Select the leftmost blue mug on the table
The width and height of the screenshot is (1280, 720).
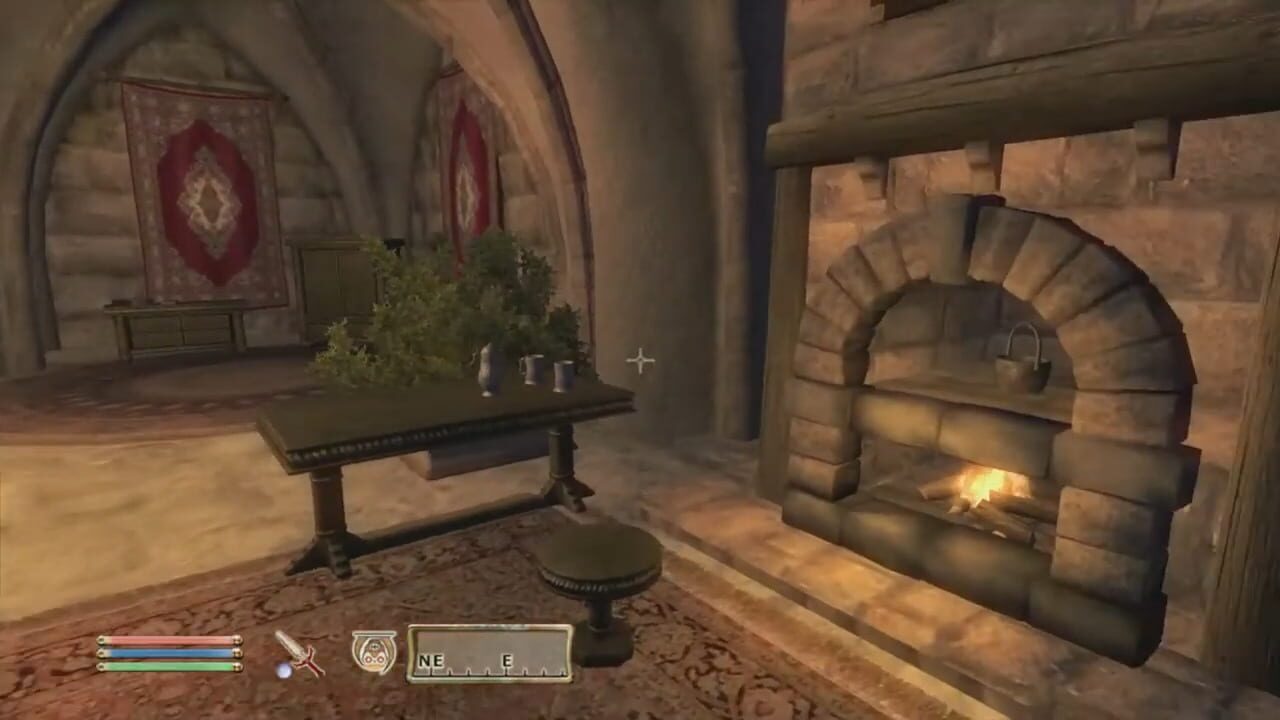tap(533, 370)
